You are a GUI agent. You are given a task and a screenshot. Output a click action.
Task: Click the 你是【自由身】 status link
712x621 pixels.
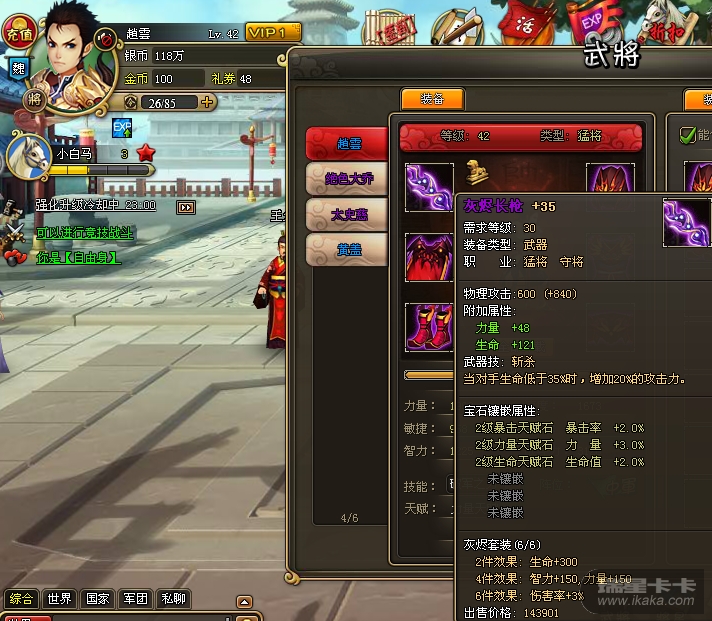[x=77, y=257]
